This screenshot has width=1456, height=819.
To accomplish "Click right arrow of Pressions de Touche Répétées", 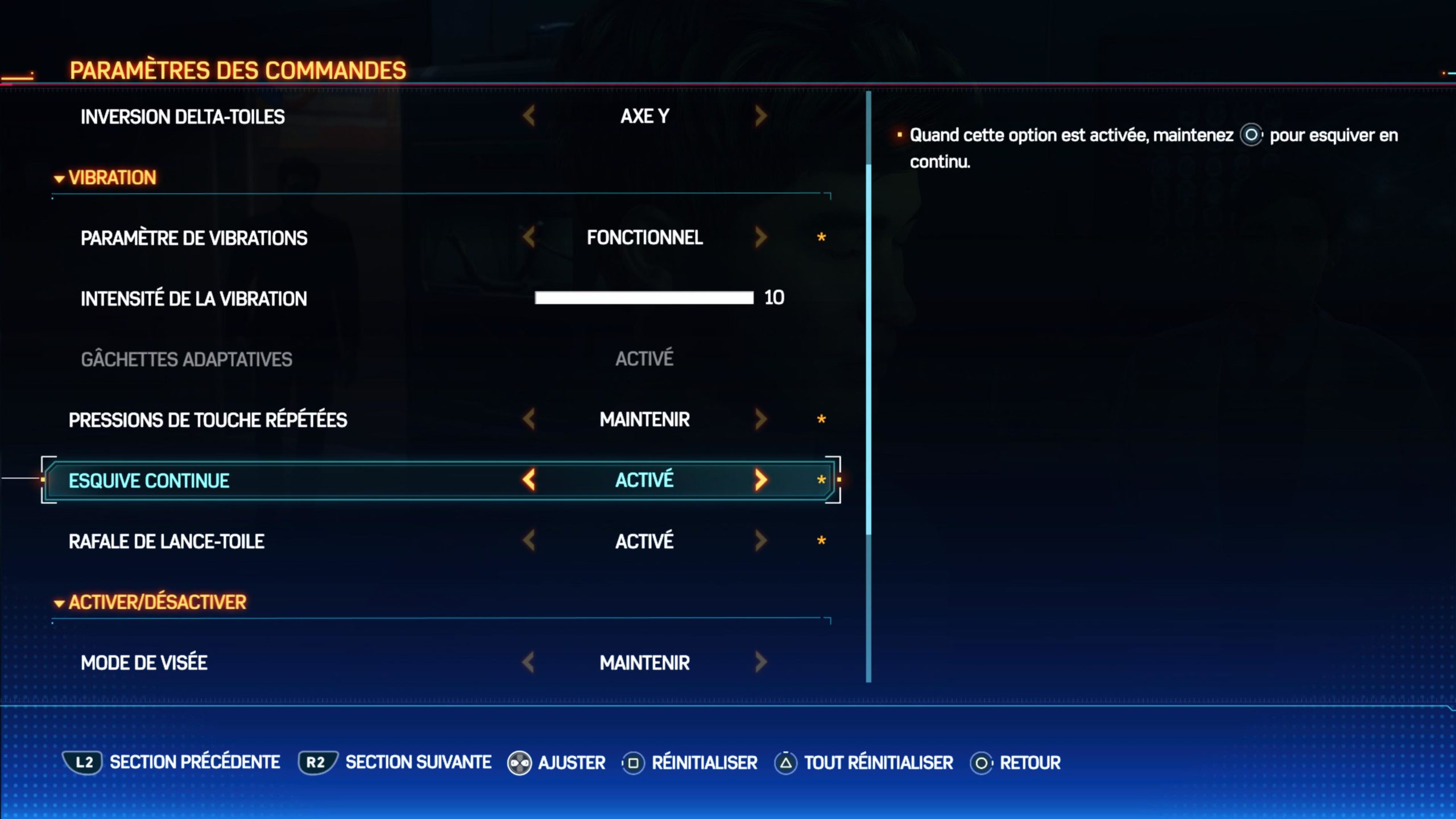I will (x=761, y=420).
